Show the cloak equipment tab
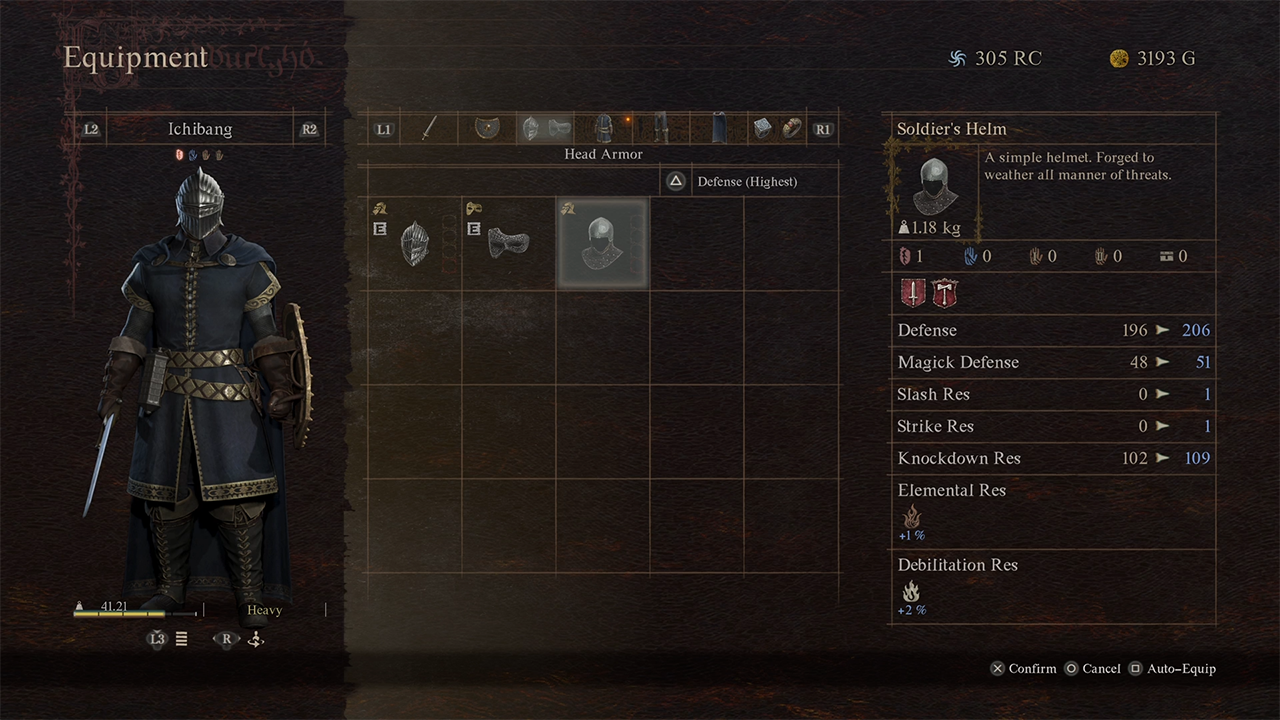The height and width of the screenshot is (720, 1280). (x=718, y=129)
